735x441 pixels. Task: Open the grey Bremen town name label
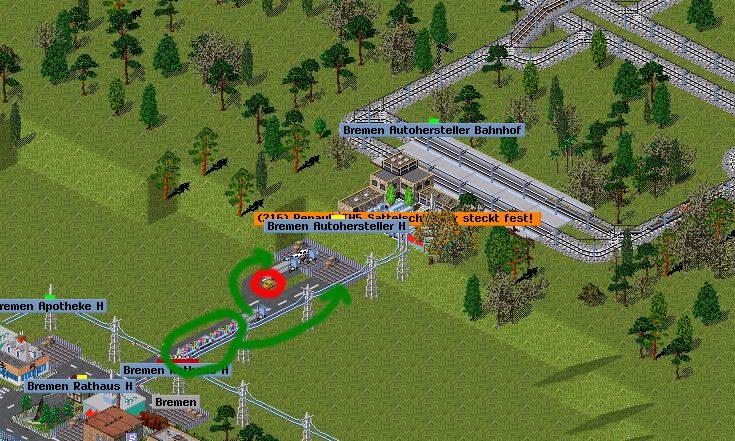(176, 402)
